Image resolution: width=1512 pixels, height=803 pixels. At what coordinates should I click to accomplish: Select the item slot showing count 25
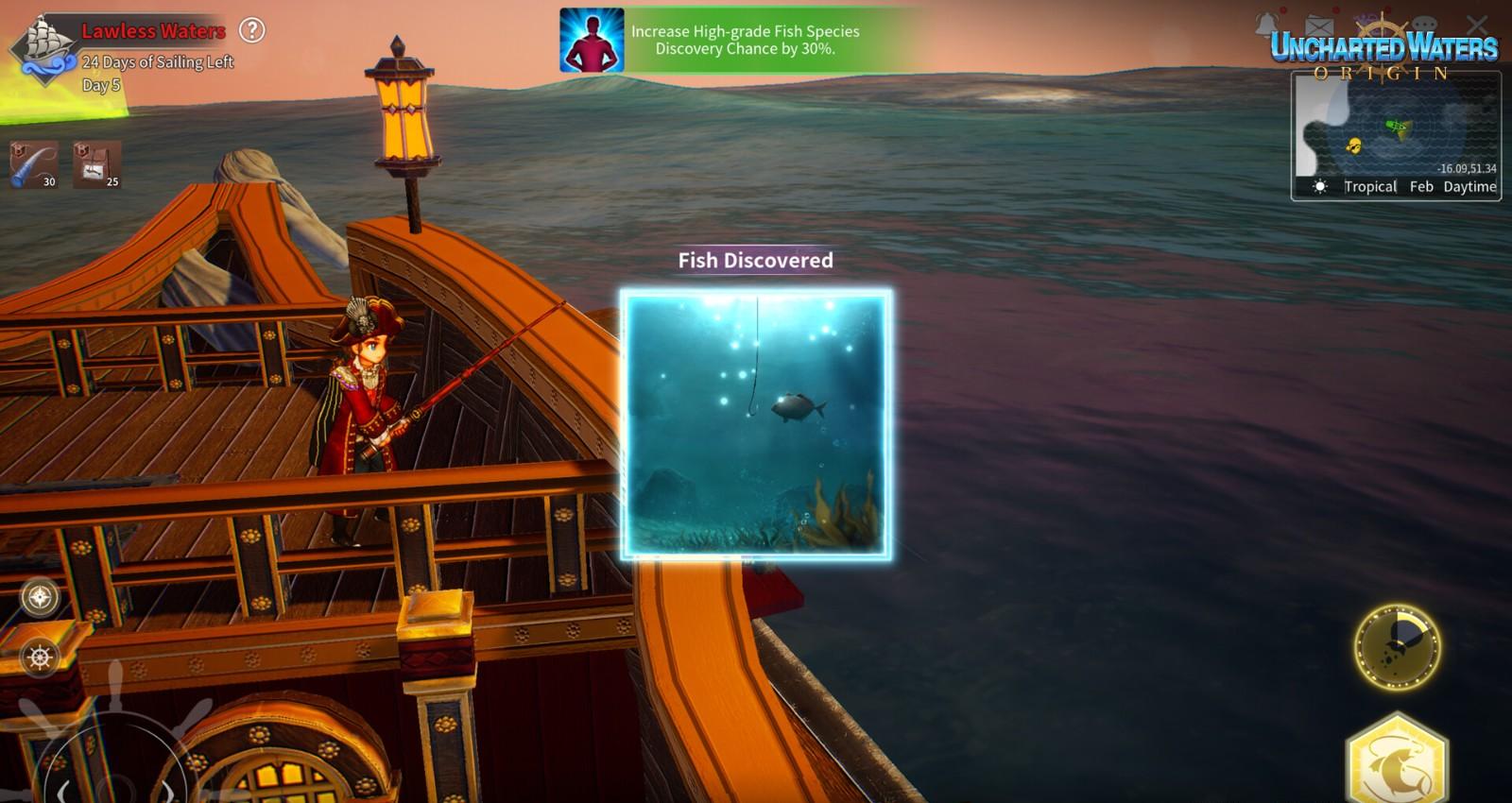(x=97, y=164)
